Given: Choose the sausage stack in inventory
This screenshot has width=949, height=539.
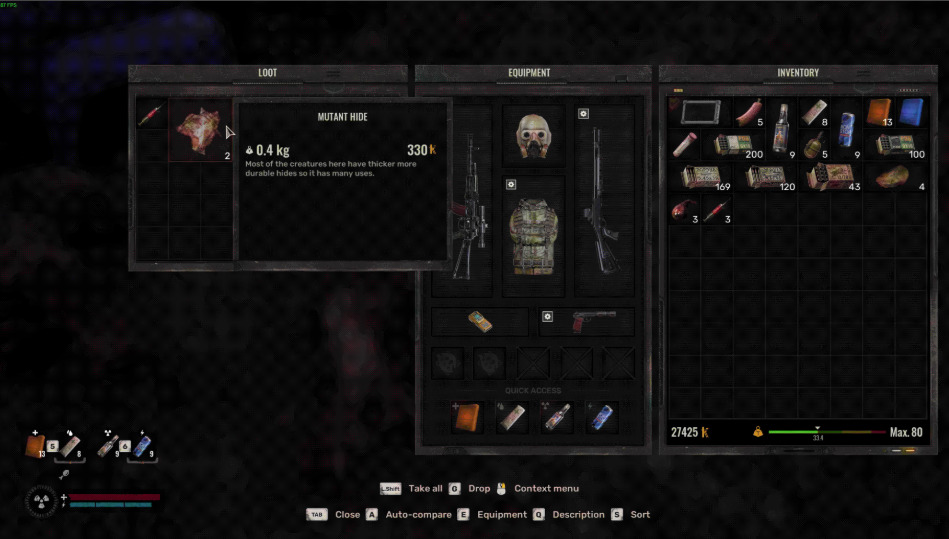Looking at the screenshot, I should pos(748,113).
